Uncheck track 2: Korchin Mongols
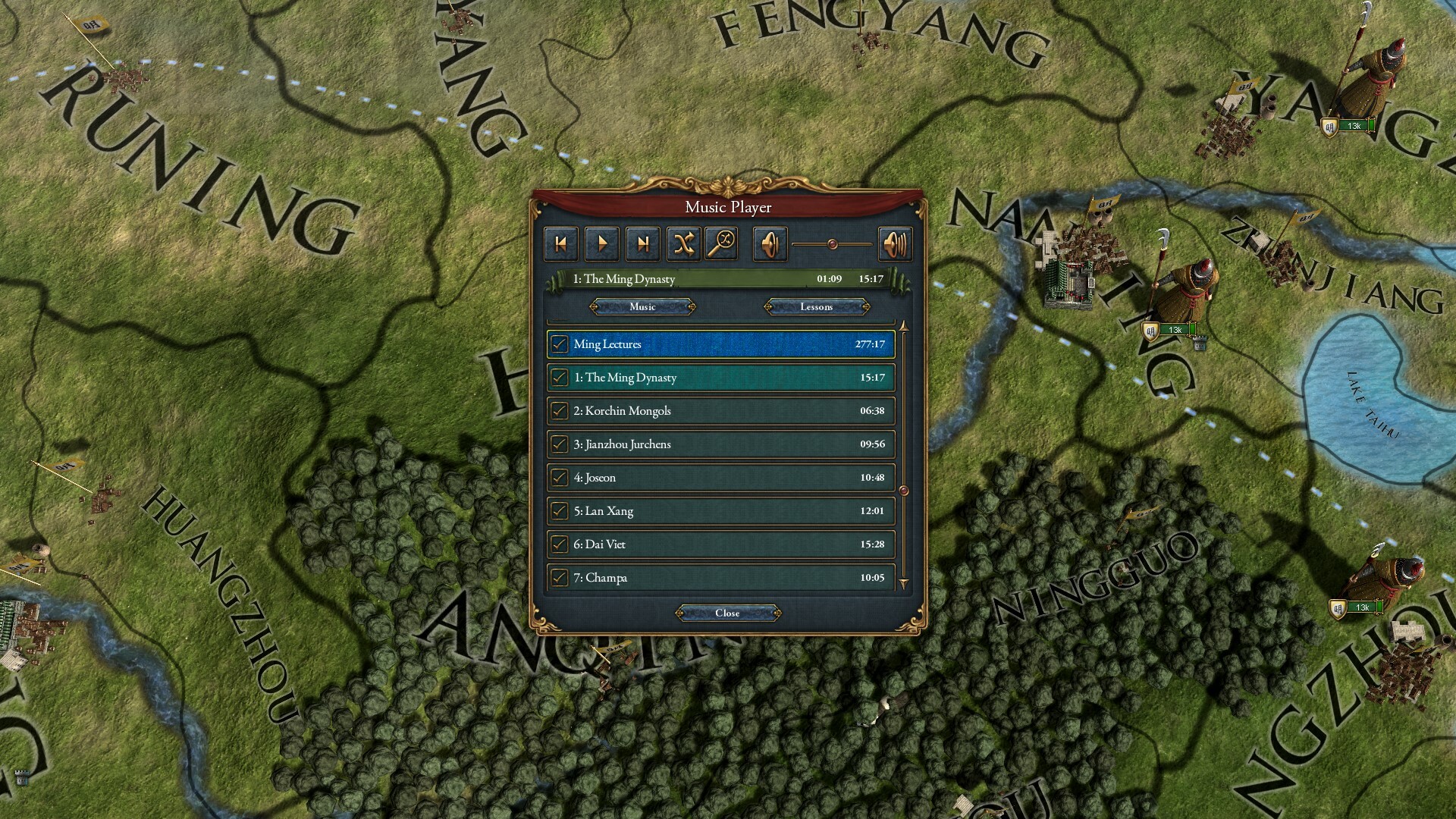Viewport: 1456px width, 819px height. pos(559,410)
